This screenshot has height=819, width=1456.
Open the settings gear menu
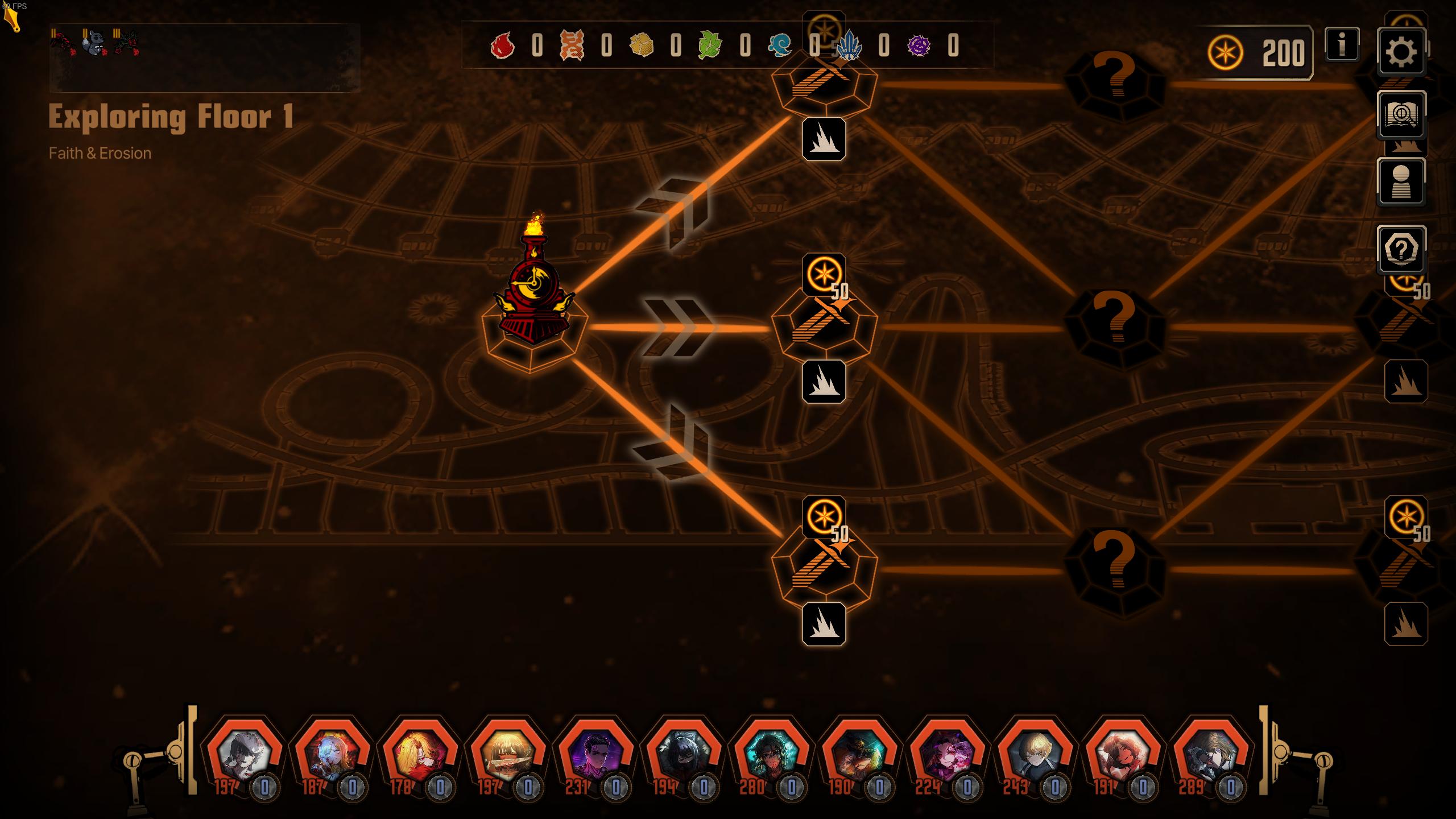click(x=1401, y=52)
